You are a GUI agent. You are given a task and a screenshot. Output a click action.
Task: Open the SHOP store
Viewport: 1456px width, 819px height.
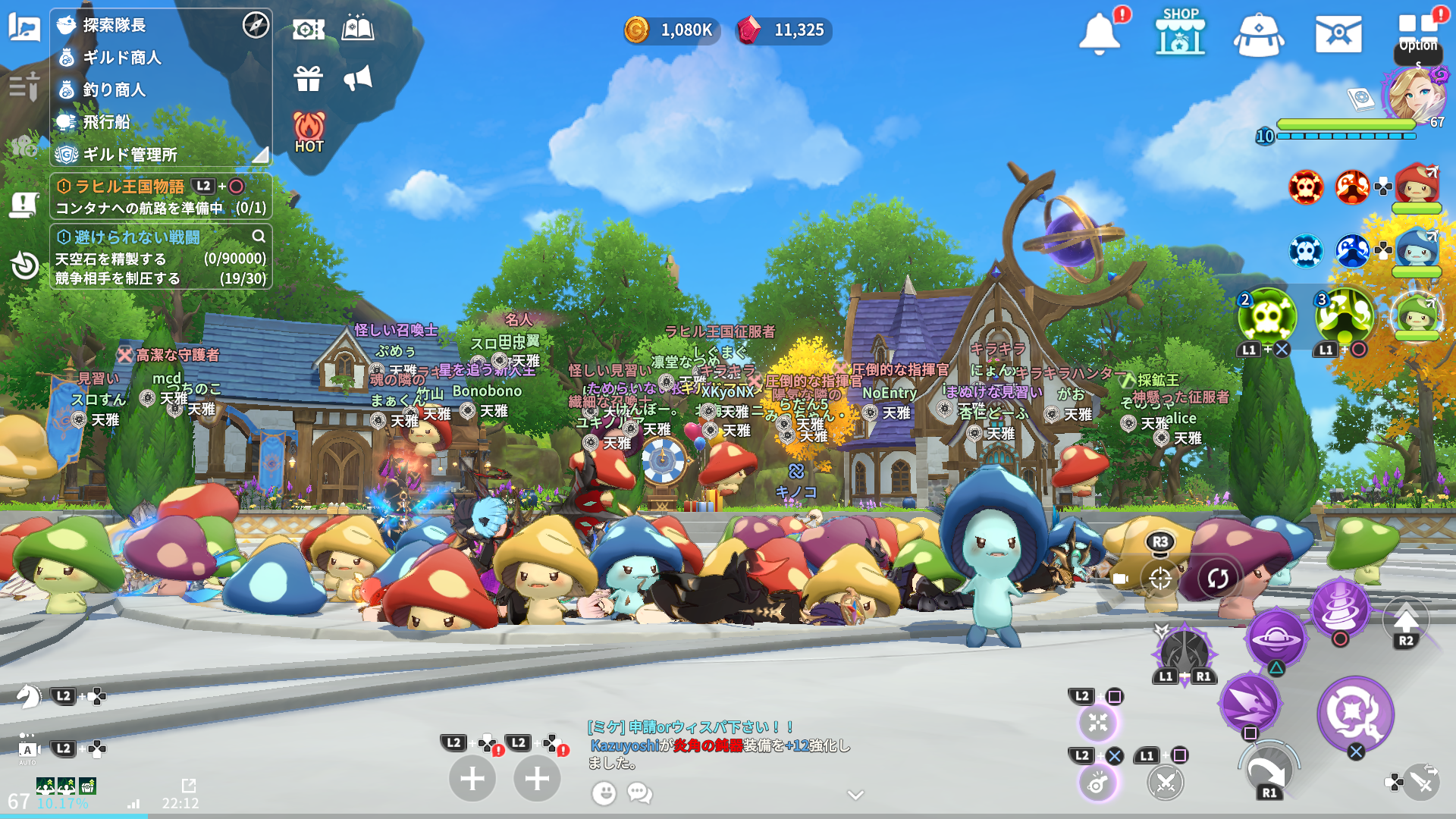pyautogui.click(x=1180, y=33)
